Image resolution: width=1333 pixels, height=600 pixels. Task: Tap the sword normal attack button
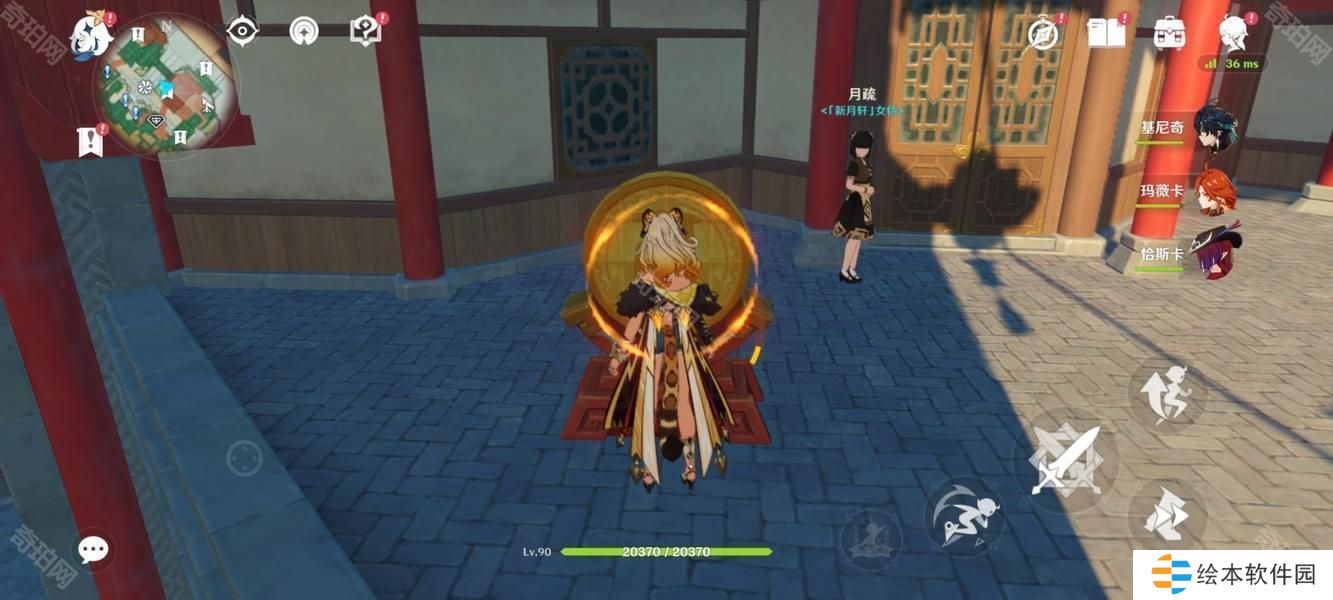[1066, 461]
